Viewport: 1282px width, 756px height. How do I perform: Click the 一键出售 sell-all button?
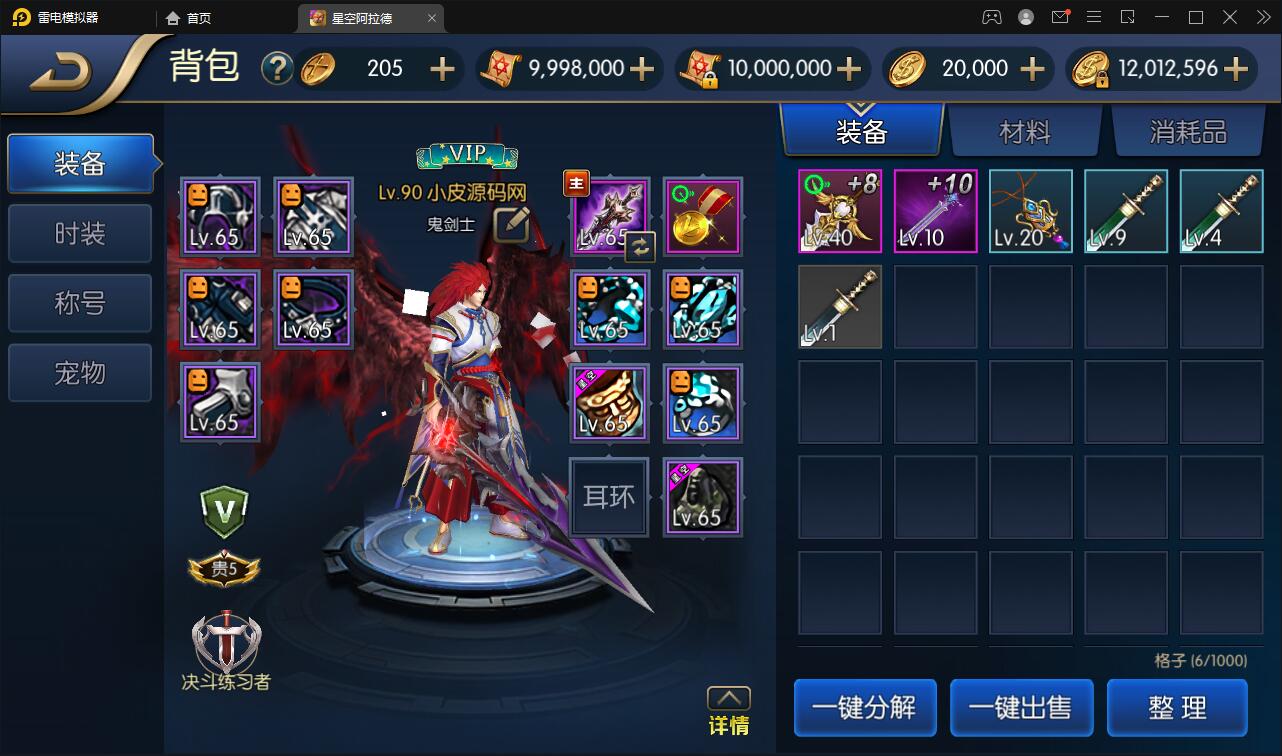(x=1021, y=707)
